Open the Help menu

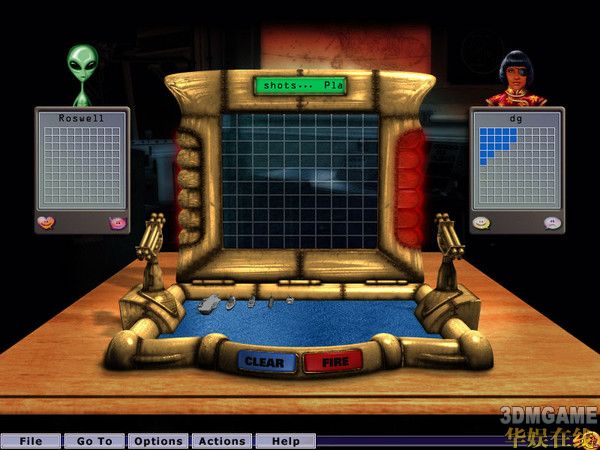[x=286, y=441]
